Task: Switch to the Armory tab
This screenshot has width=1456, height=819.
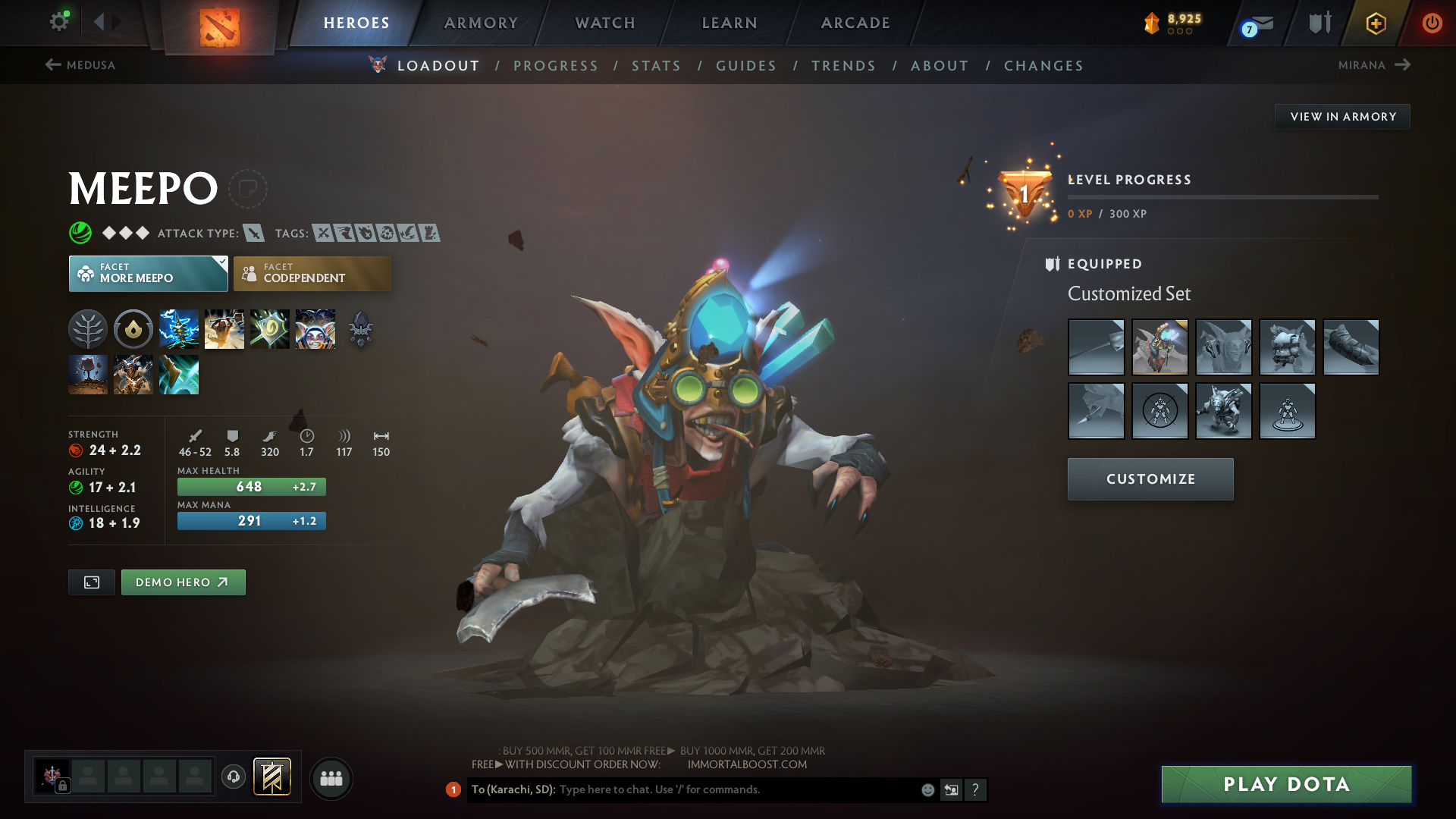Action: [481, 23]
